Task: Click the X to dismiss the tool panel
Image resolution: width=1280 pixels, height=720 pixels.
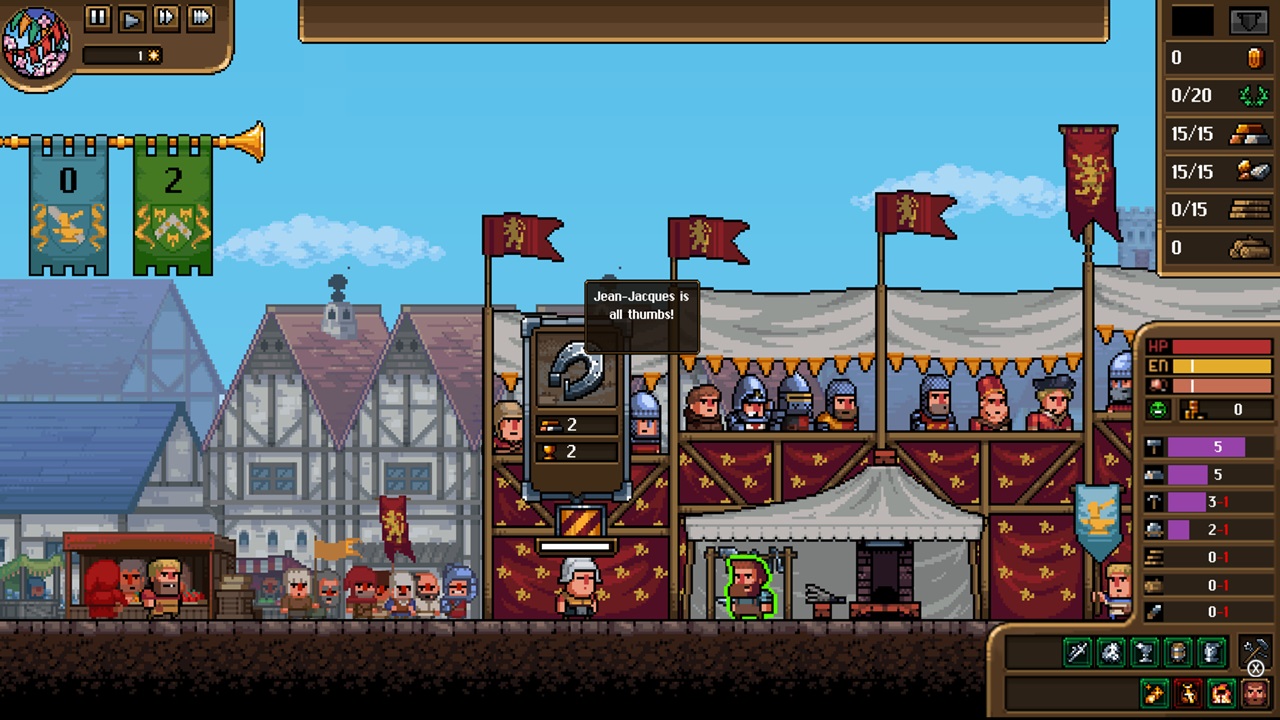Action: [x=1256, y=668]
